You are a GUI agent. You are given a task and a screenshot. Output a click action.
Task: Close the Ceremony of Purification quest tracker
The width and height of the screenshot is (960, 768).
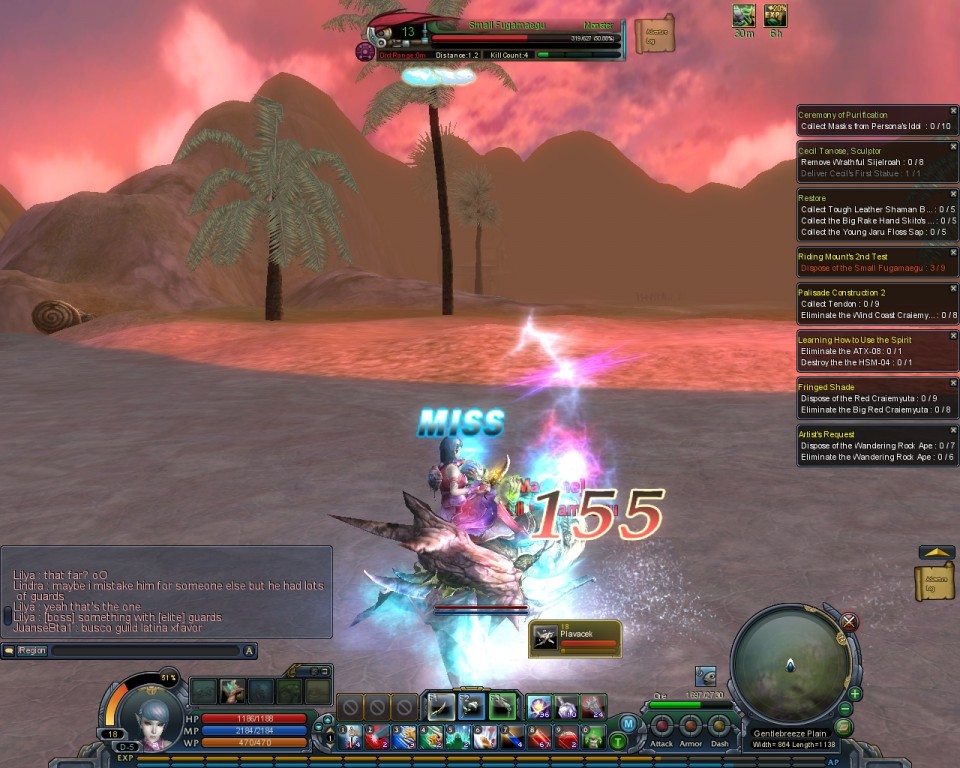point(952,111)
